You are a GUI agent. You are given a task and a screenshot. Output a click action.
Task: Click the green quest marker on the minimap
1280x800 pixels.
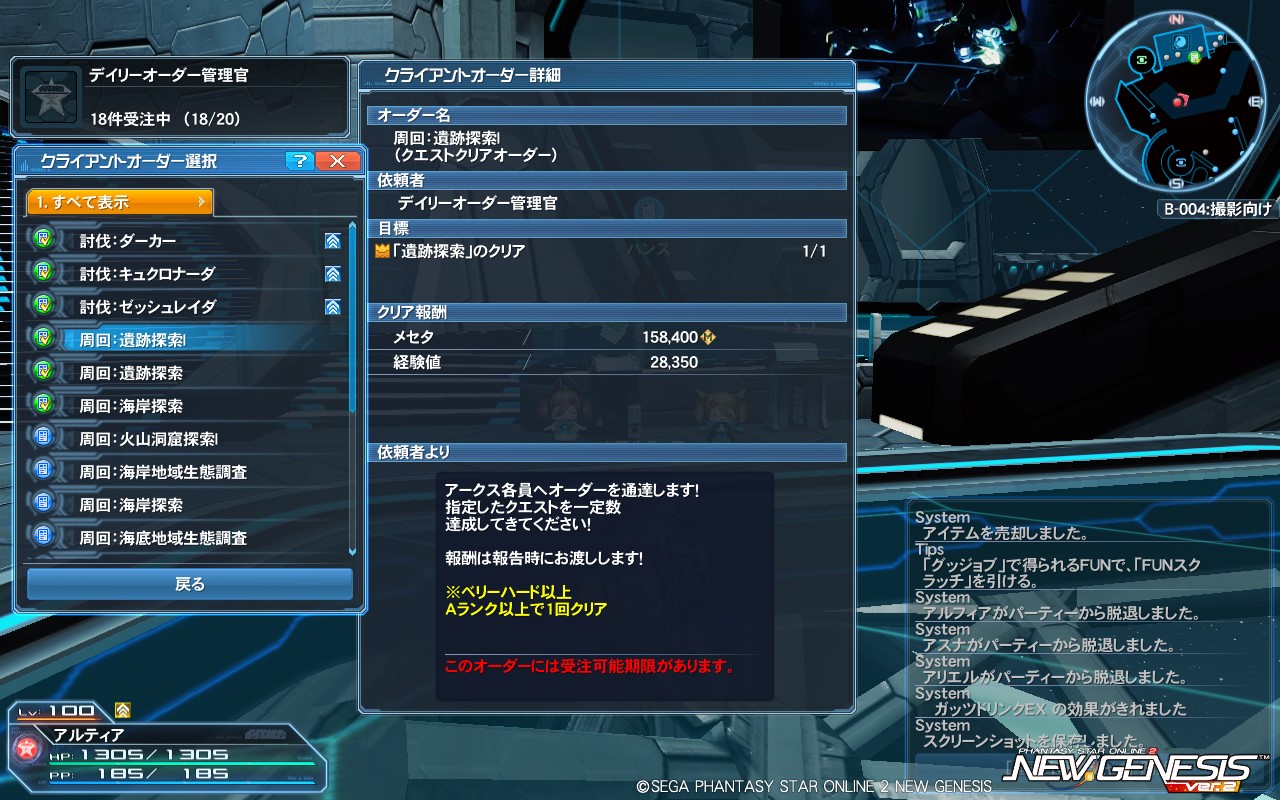(1192, 57)
